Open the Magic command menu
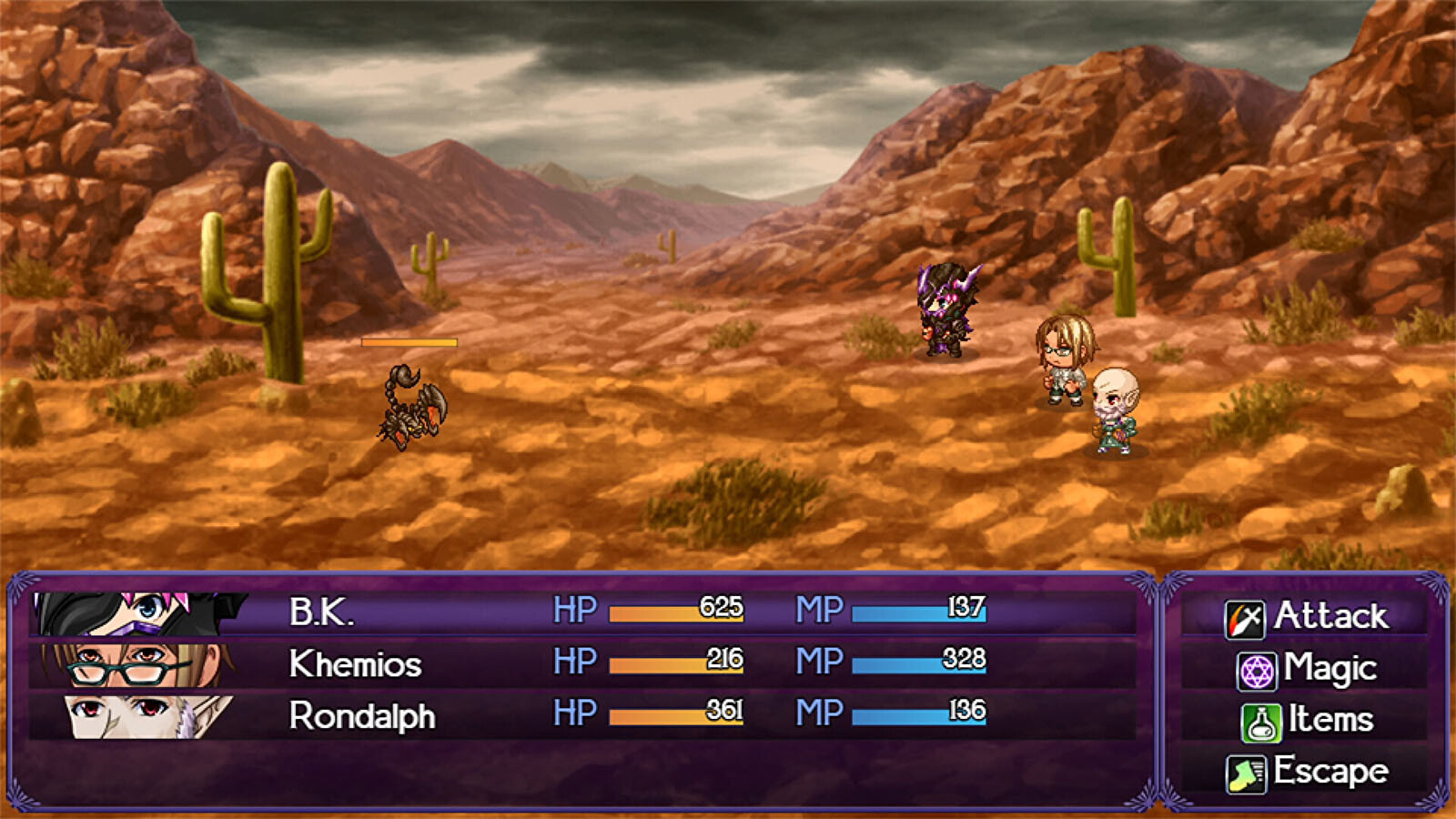Screen dimensions: 1456x819 pos(1307,669)
